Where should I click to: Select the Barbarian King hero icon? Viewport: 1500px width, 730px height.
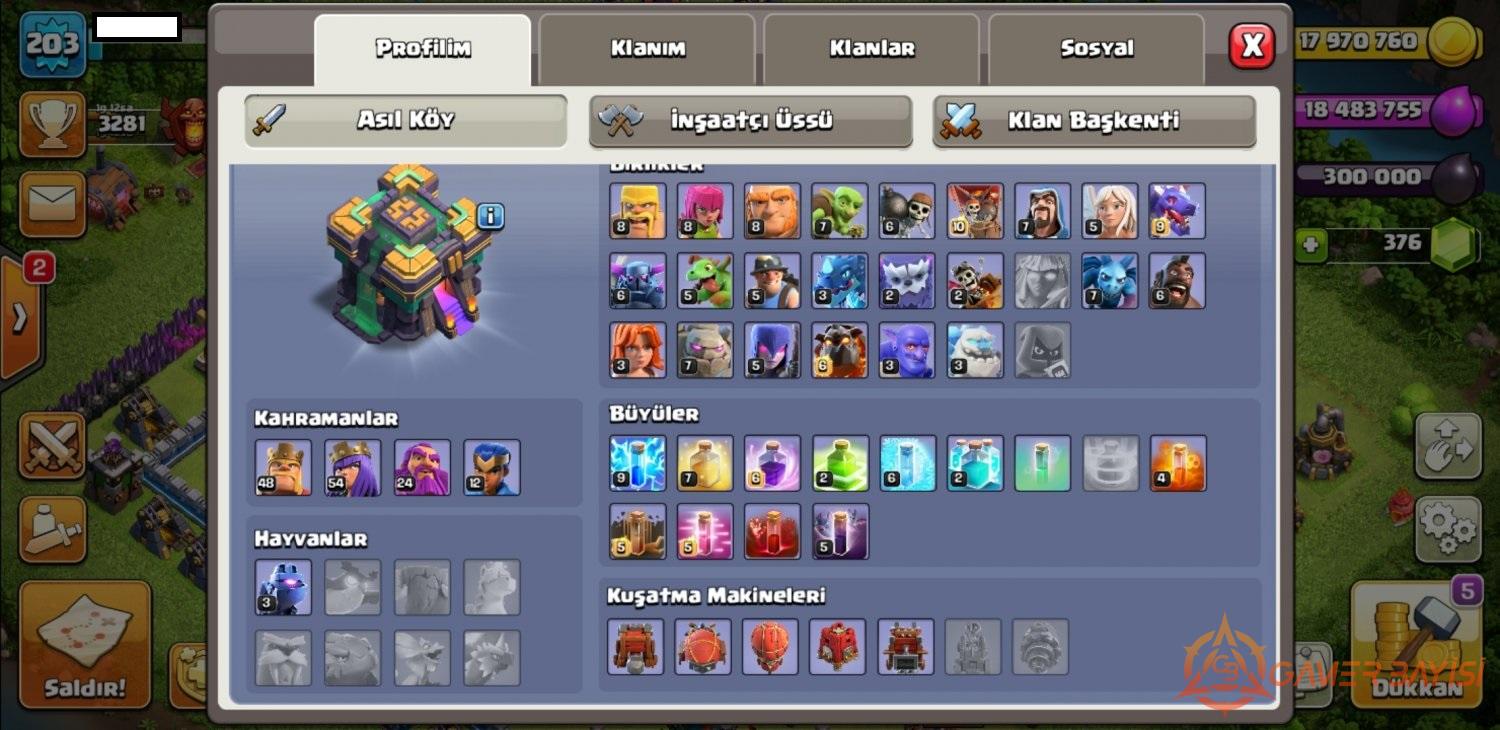click(283, 467)
